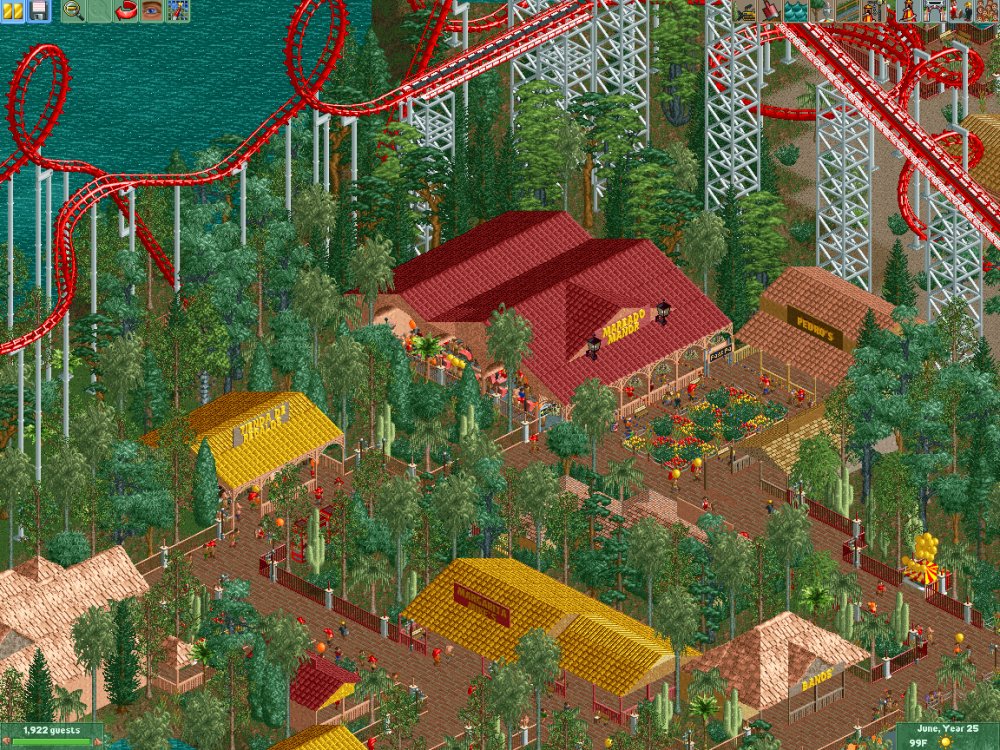1000x750 pixels.
Task: Choose the water tool with waves icon
Action: point(795,11)
